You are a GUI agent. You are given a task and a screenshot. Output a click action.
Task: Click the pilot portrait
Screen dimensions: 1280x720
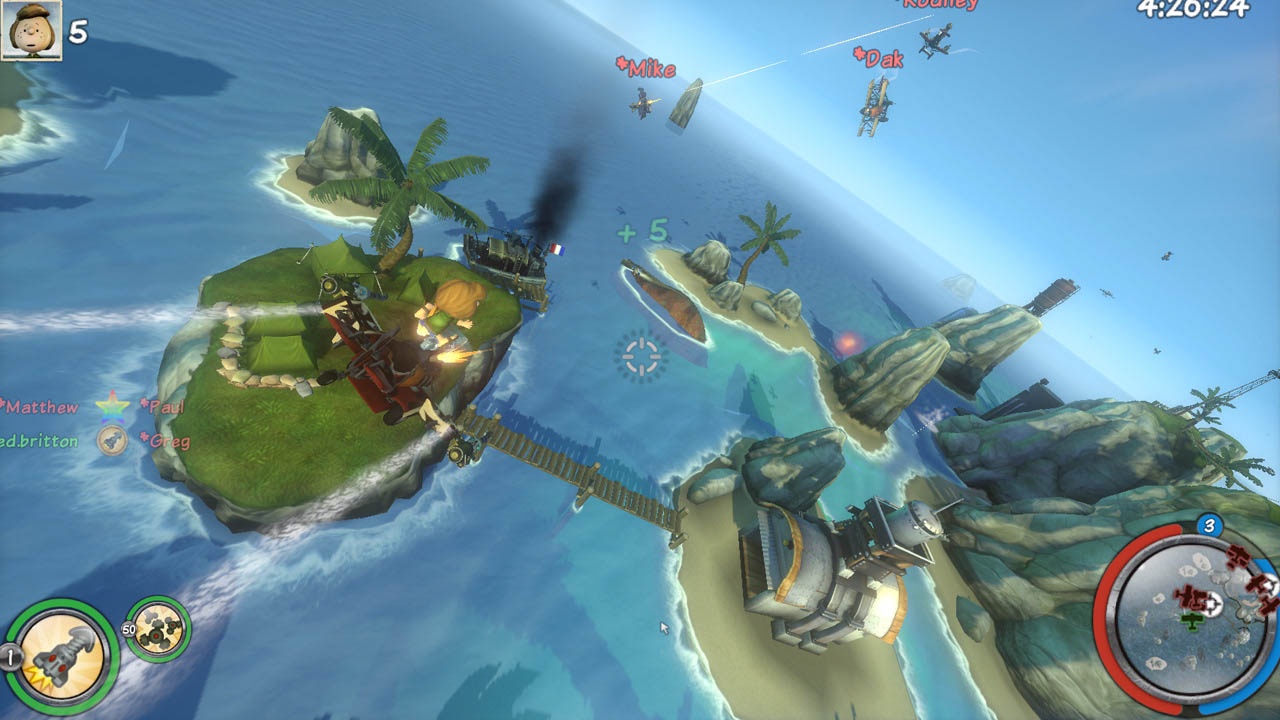31,30
